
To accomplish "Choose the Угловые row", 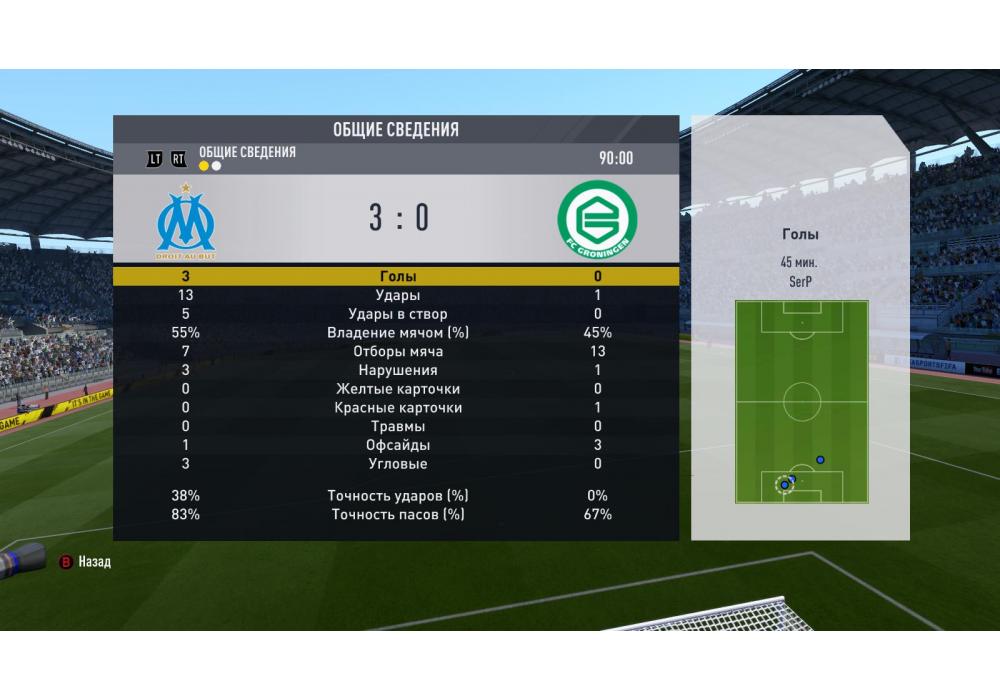I will pyautogui.click(x=397, y=464).
